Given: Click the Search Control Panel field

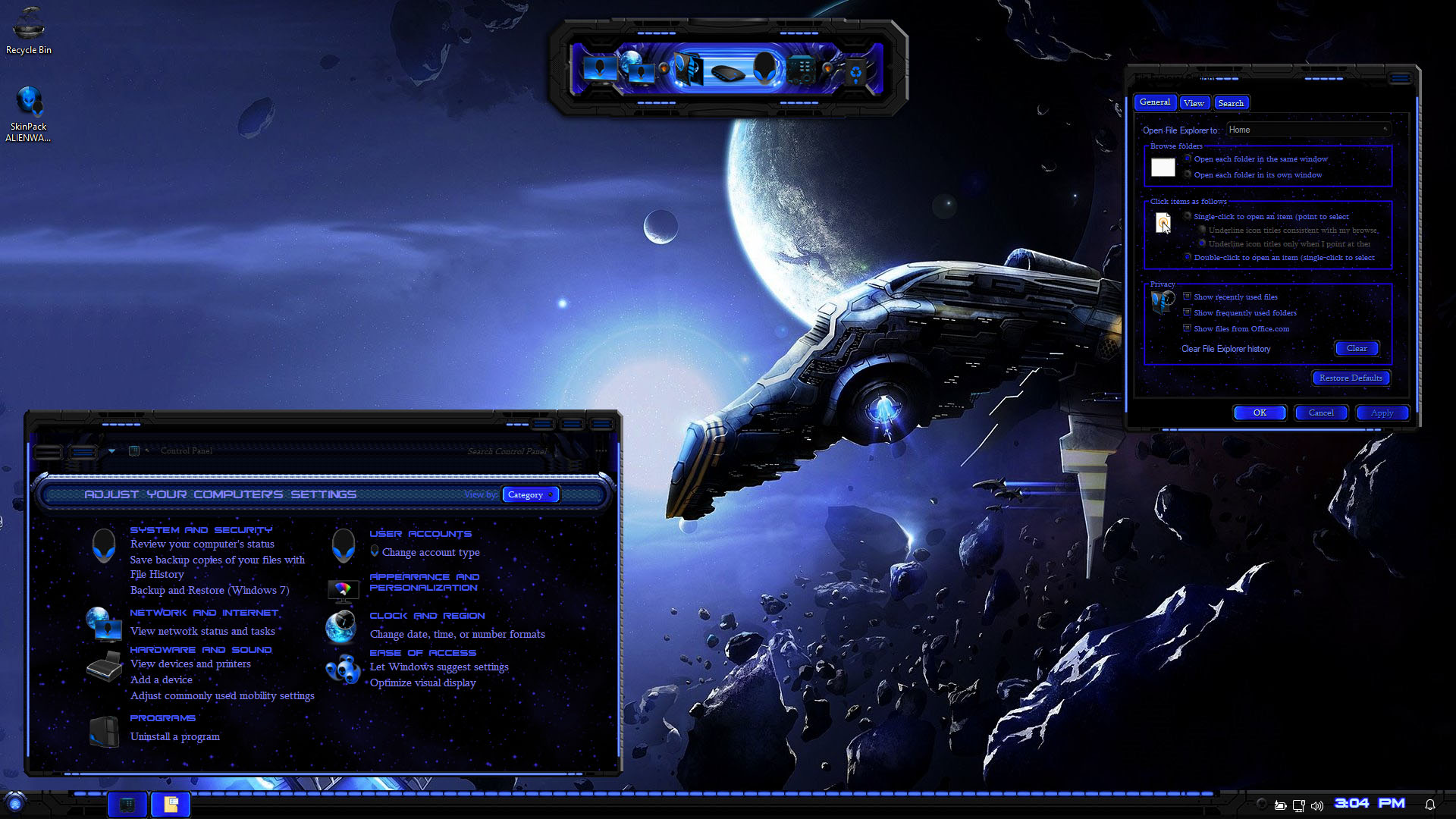Looking at the screenshot, I should pyautogui.click(x=507, y=452).
